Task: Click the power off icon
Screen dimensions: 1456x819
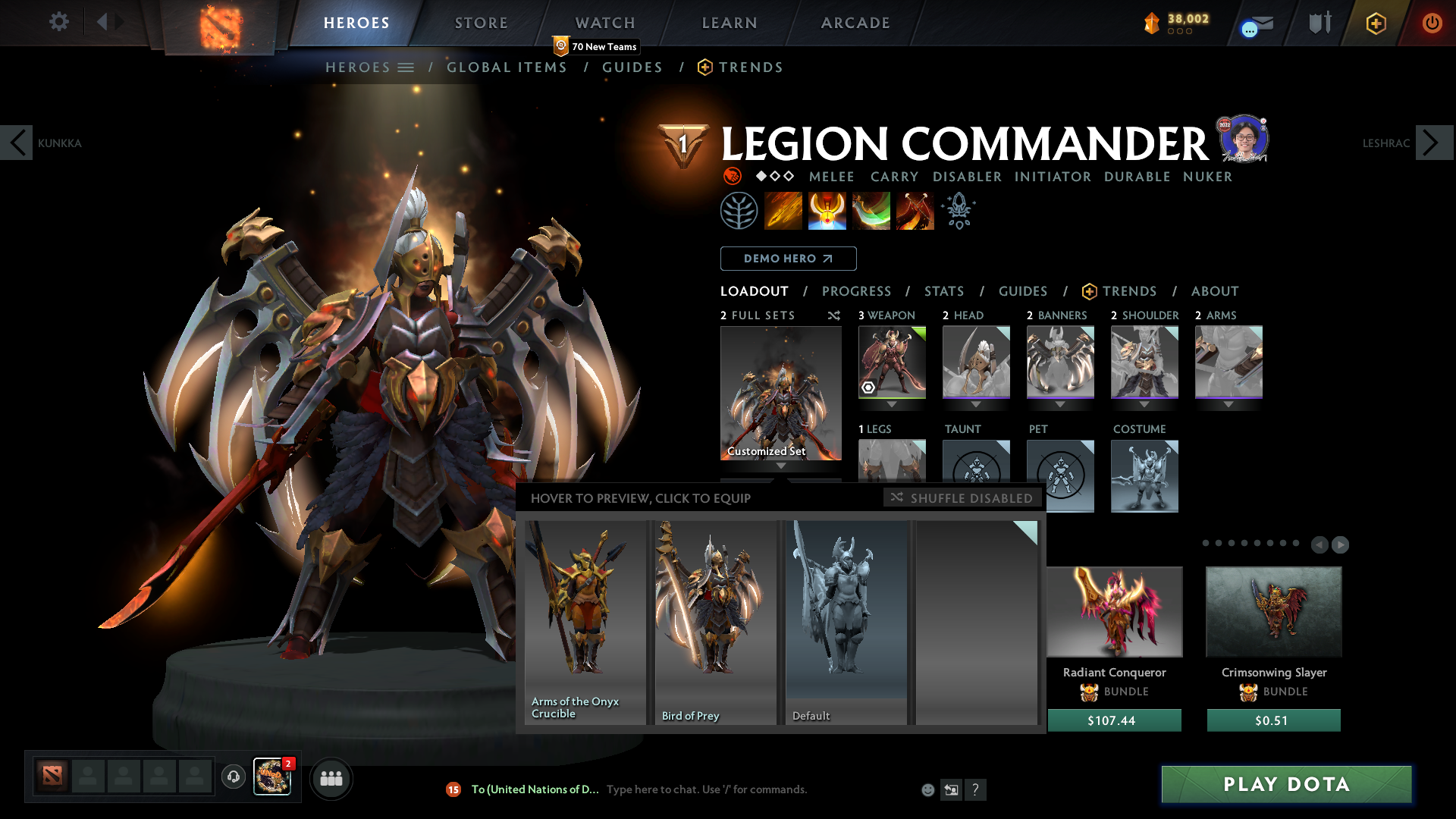Action: click(1432, 23)
